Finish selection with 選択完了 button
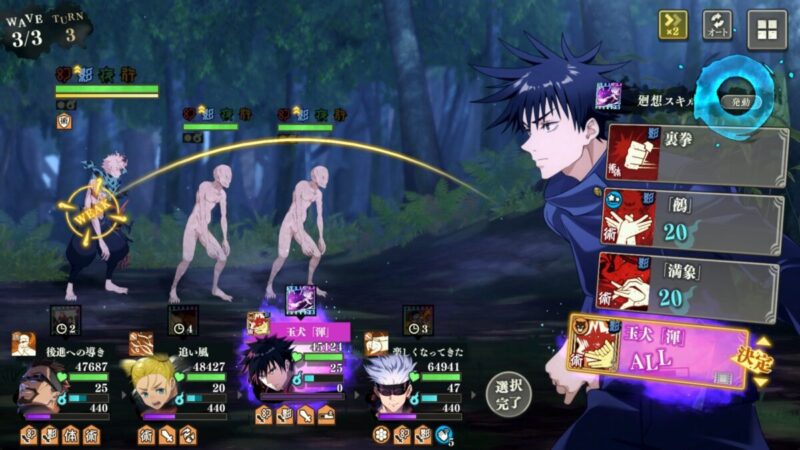The height and width of the screenshot is (450, 800). coord(508,394)
